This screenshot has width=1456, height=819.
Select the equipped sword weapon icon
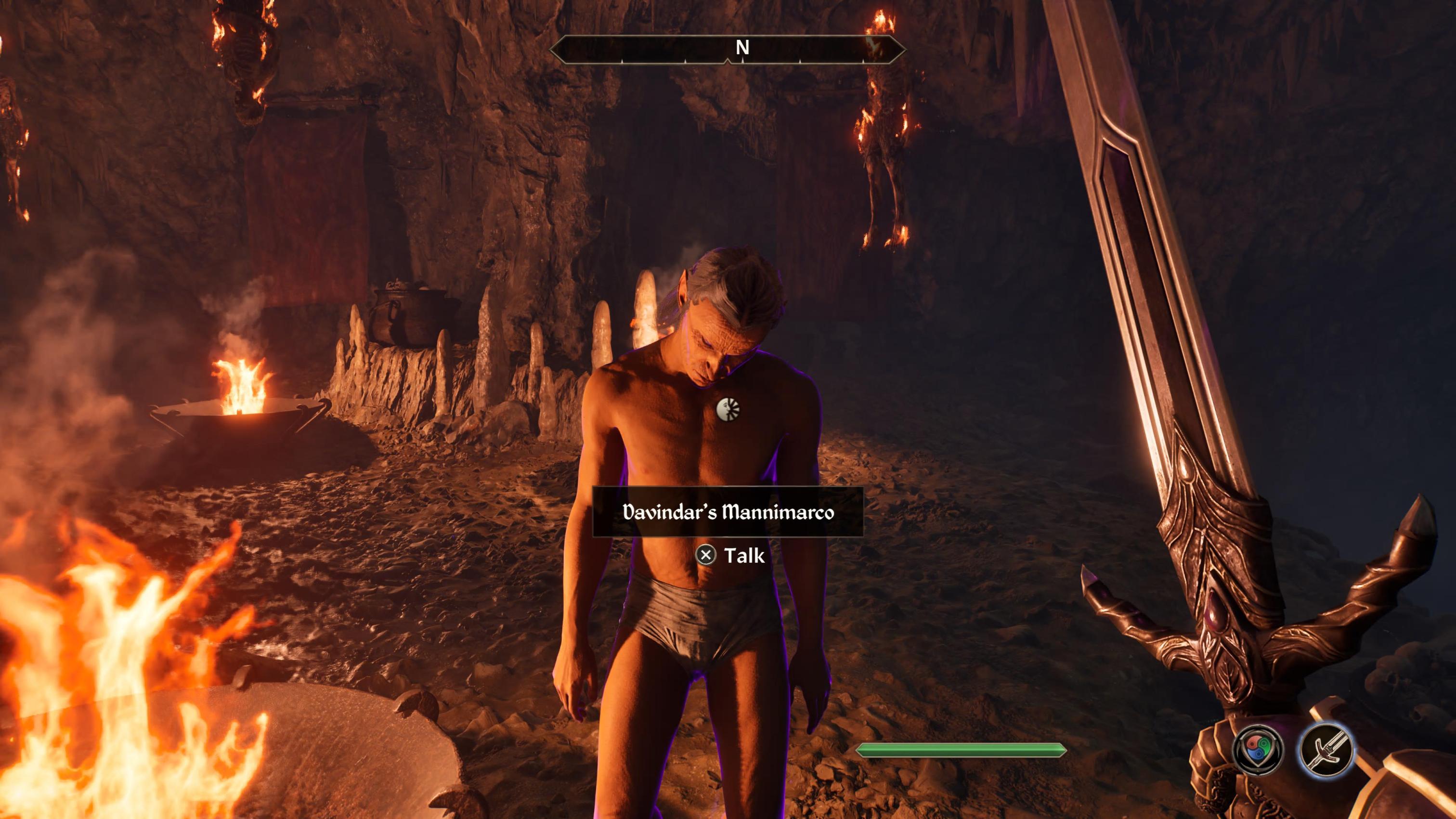[1326, 750]
